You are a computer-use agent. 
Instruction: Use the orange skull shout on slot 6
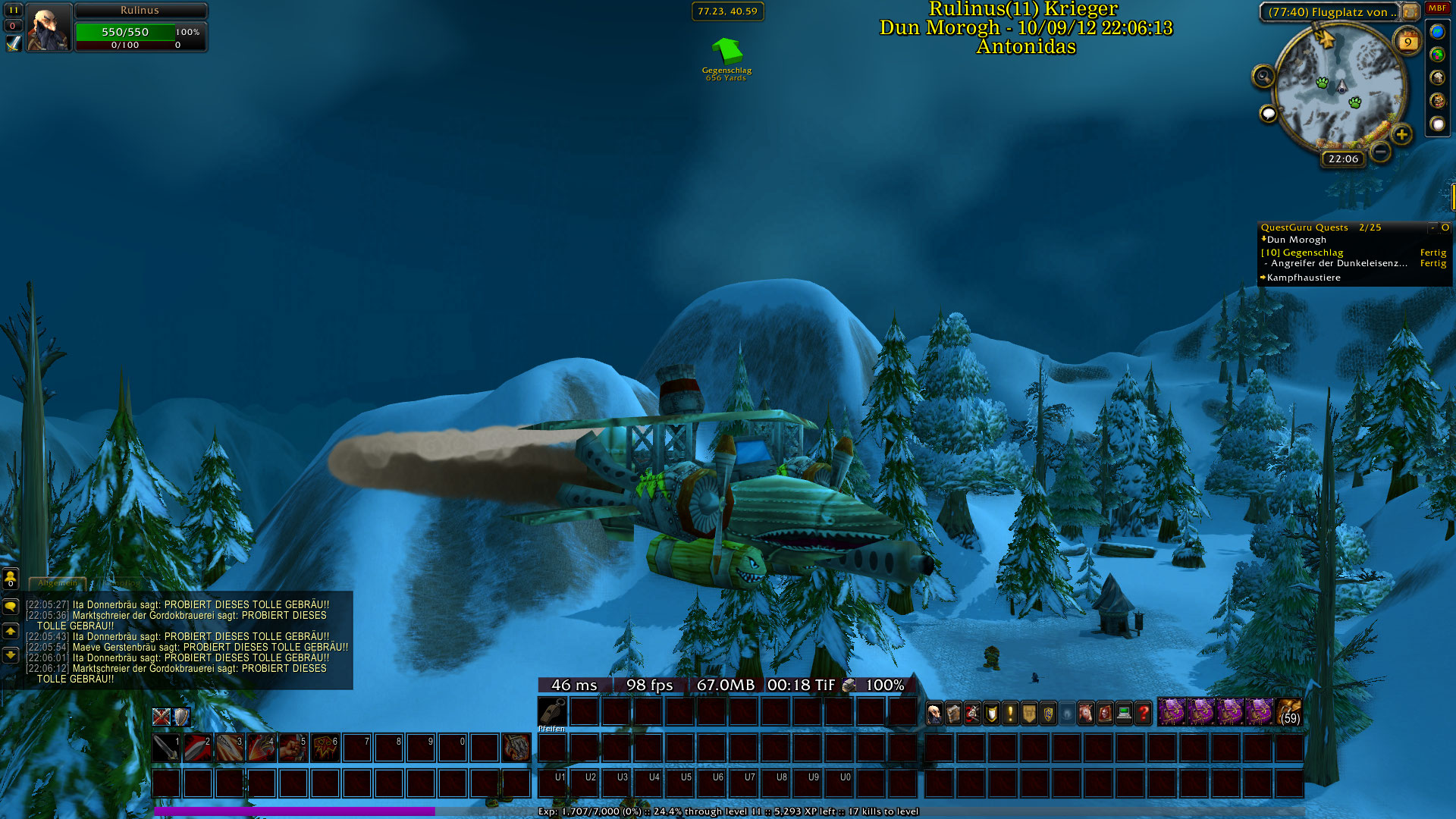tap(325, 748)
